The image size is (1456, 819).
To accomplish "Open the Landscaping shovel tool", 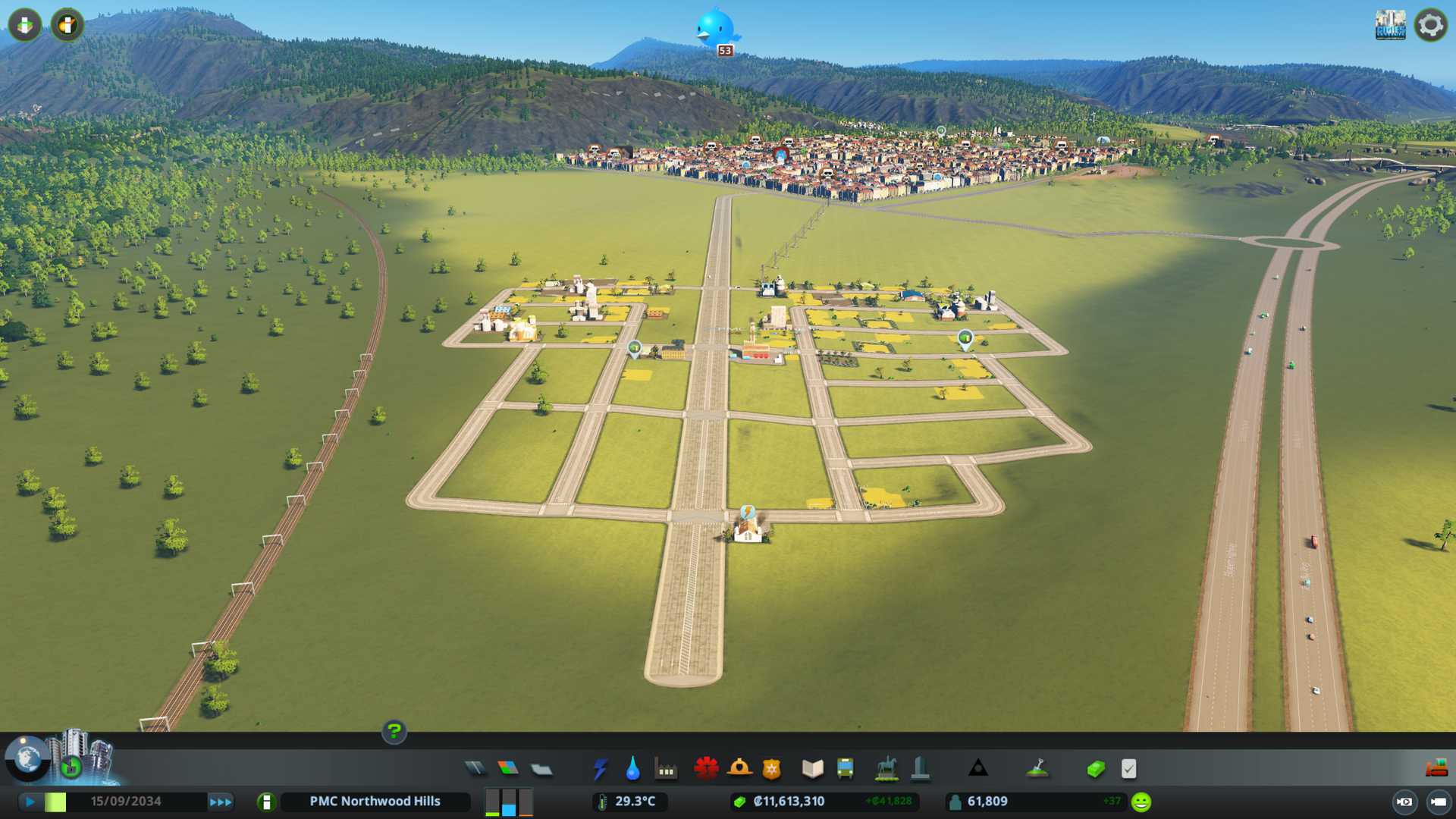I will pos(1037,769).
